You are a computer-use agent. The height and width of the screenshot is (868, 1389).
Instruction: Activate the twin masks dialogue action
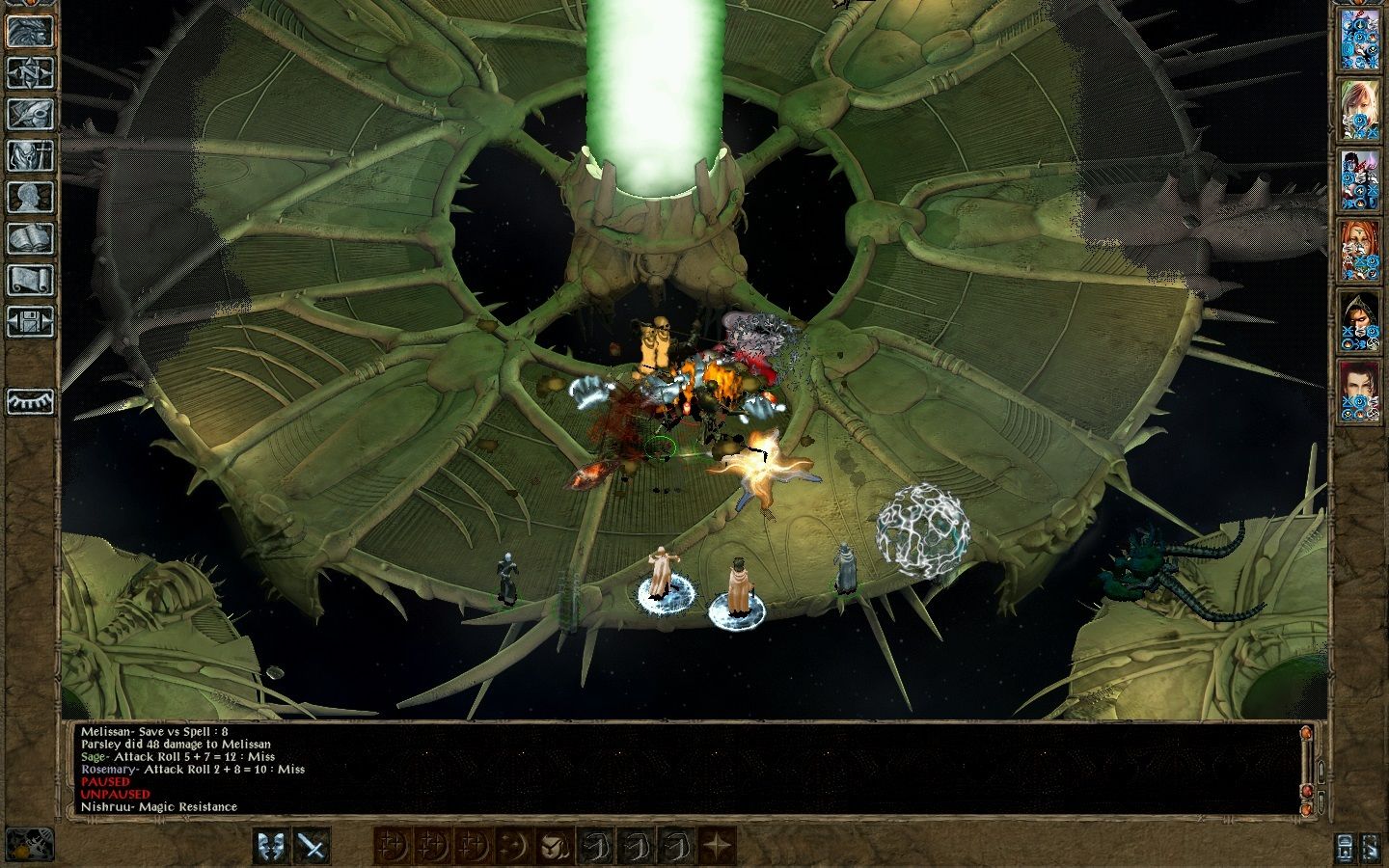(x=272, y=846)
